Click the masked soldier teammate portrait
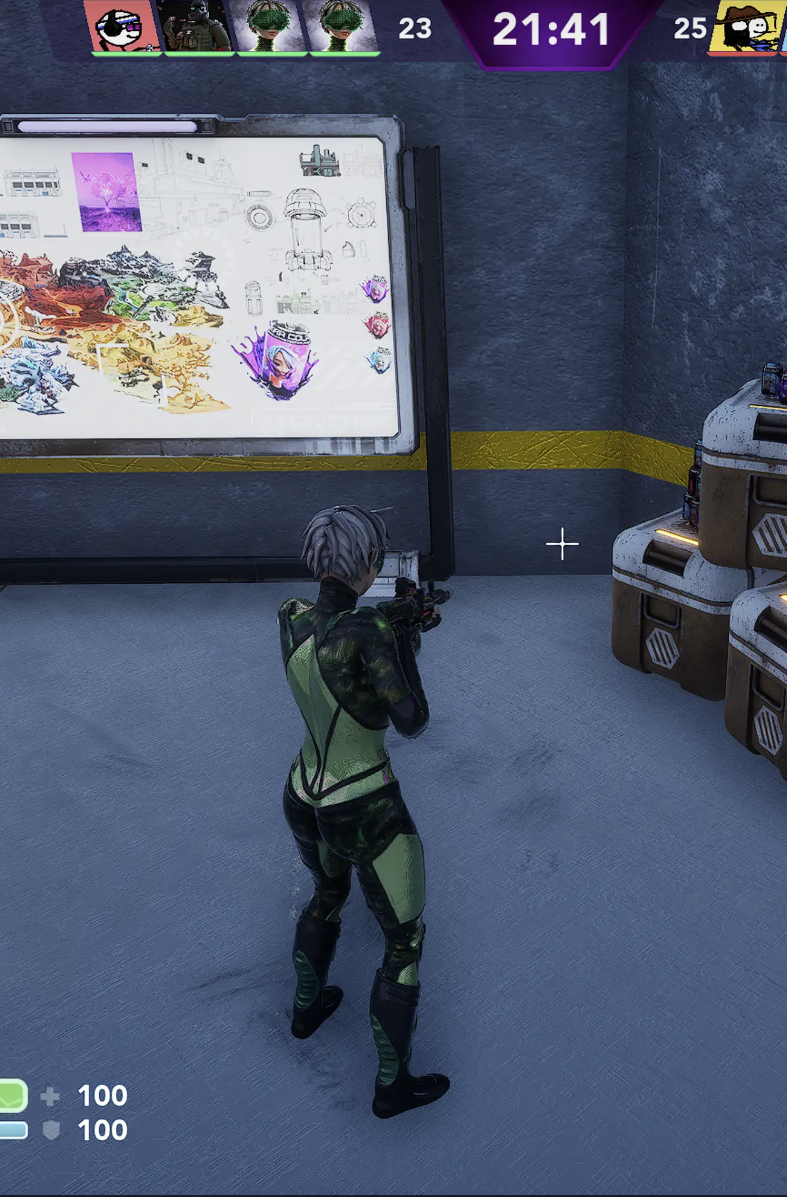The image size is (787, 1197). pyautogui.click(x=197, y=26)
